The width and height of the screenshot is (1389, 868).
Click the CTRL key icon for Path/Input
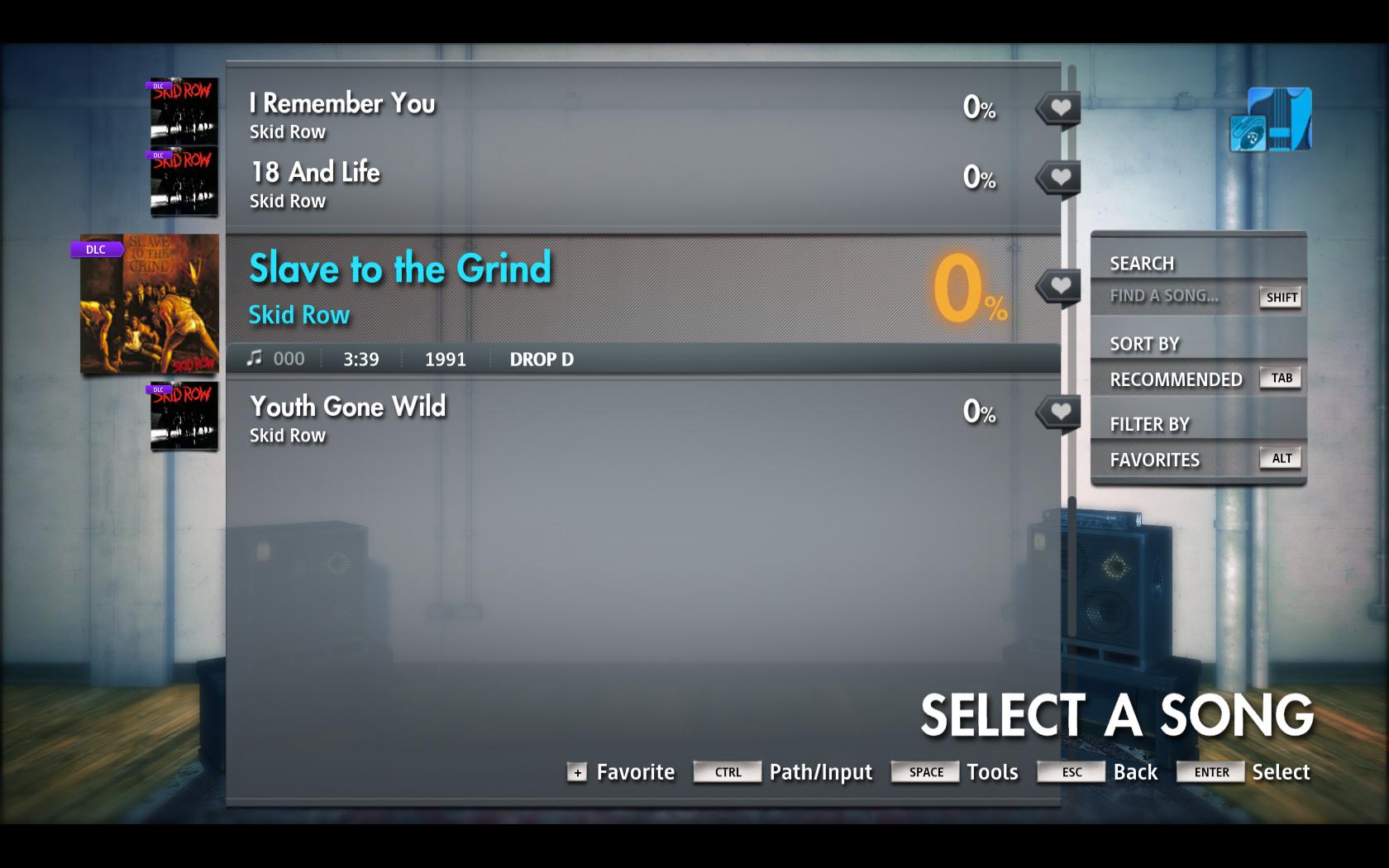(727, 772)
